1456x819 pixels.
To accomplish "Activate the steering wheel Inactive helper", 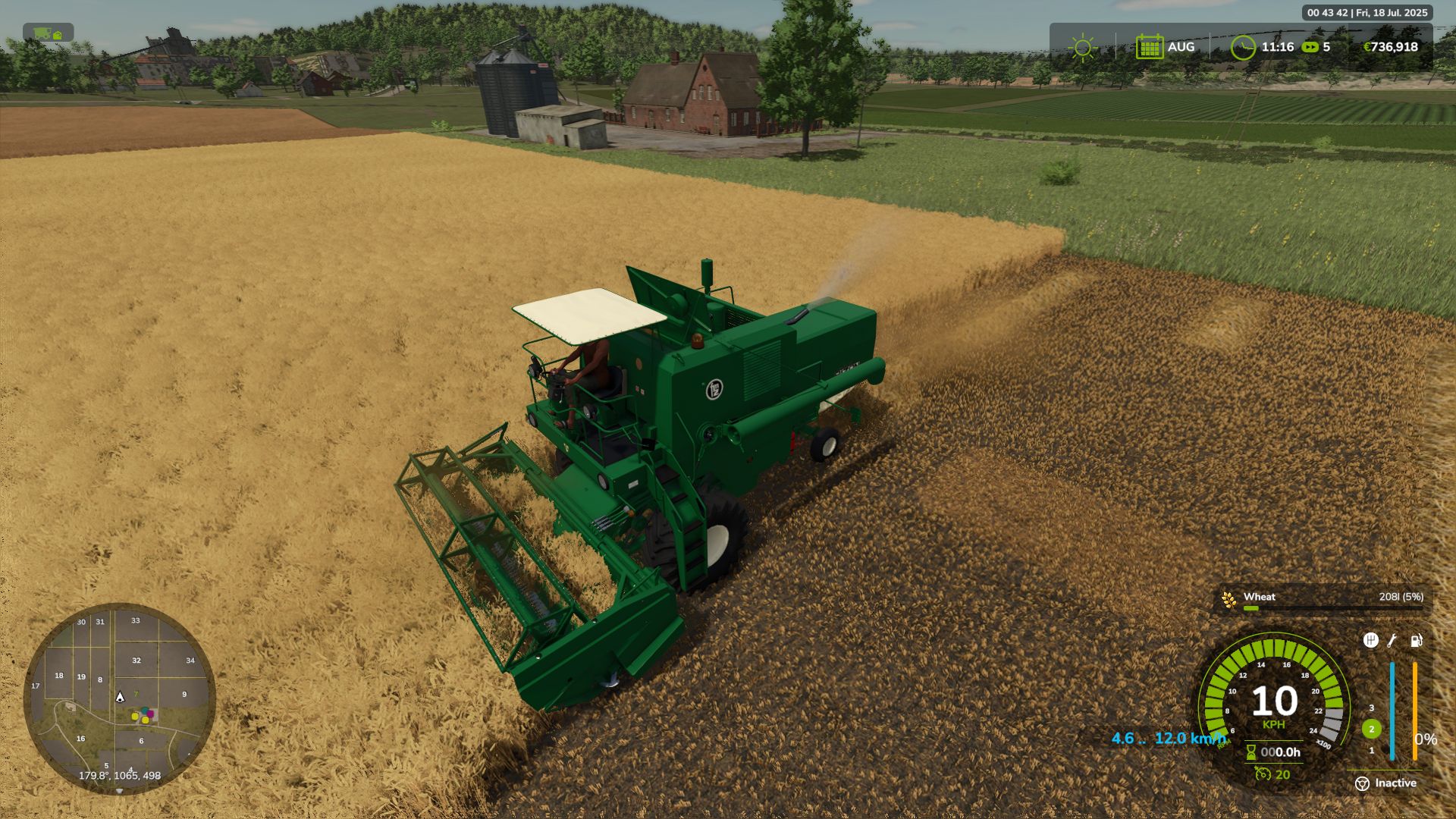I will coord(1362,783).
